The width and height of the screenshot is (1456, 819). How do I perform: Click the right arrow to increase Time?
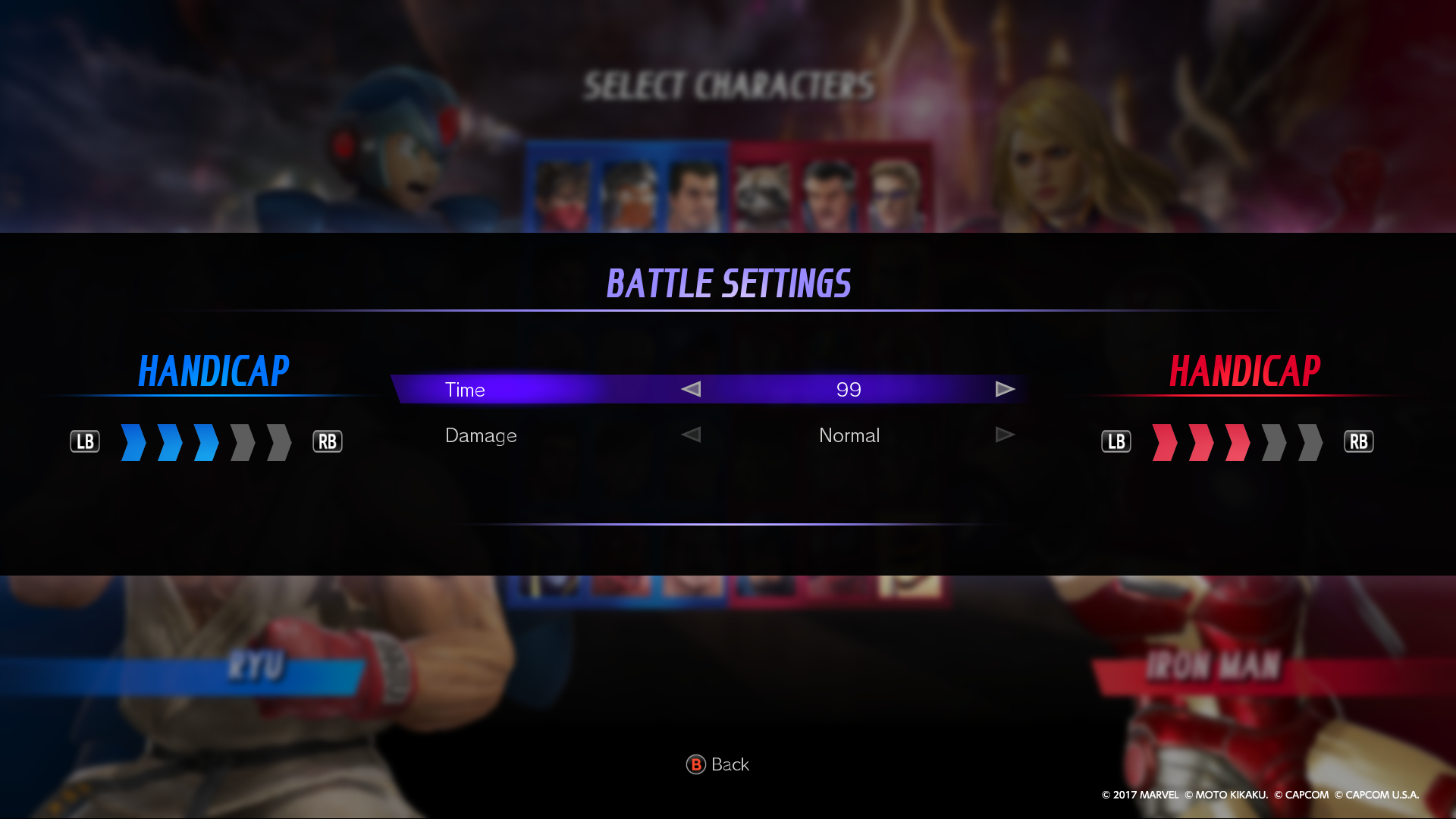point(1006,389)
